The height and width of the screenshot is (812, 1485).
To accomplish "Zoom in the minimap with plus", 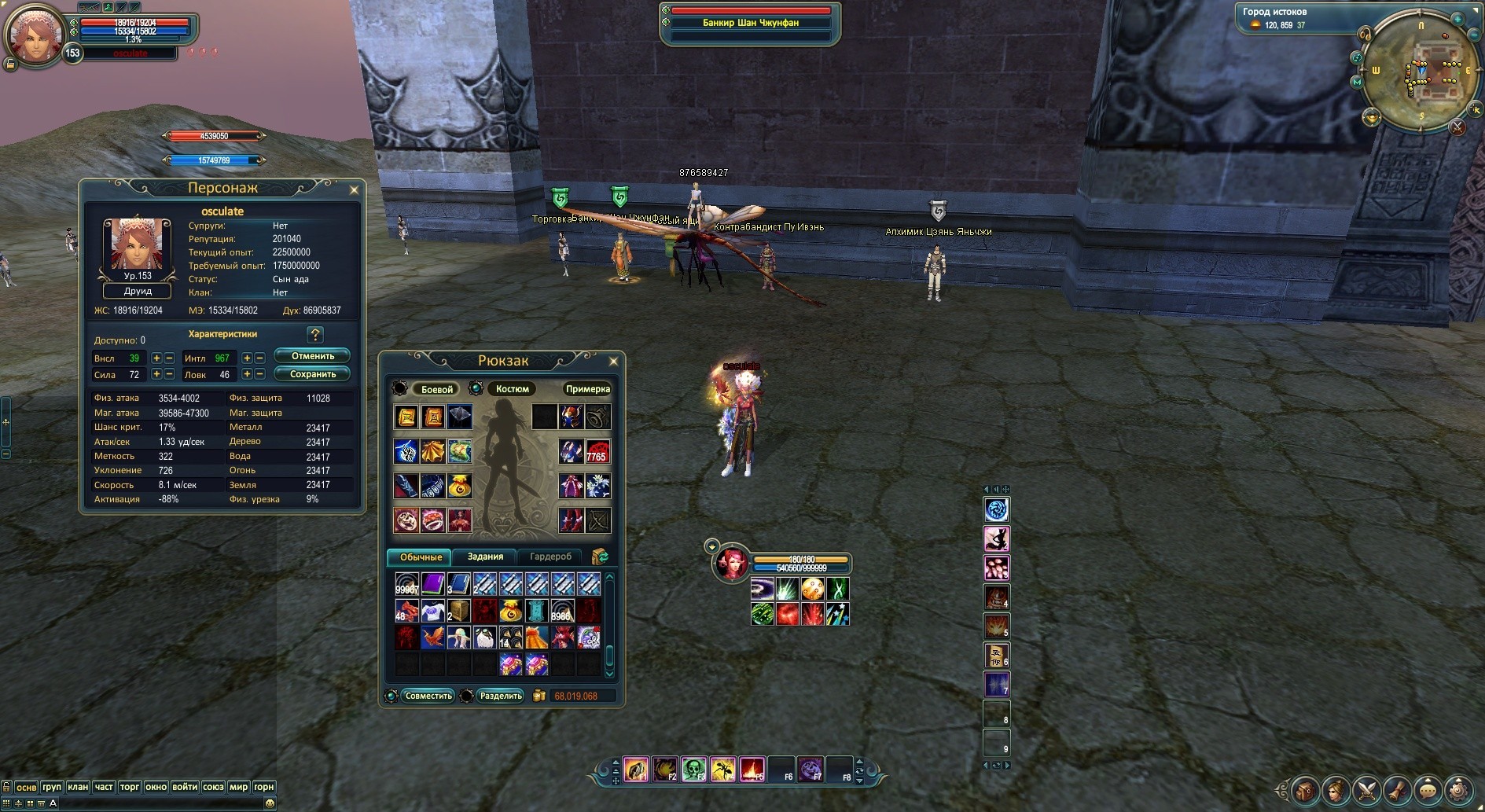I will [x=1457, y=19].
